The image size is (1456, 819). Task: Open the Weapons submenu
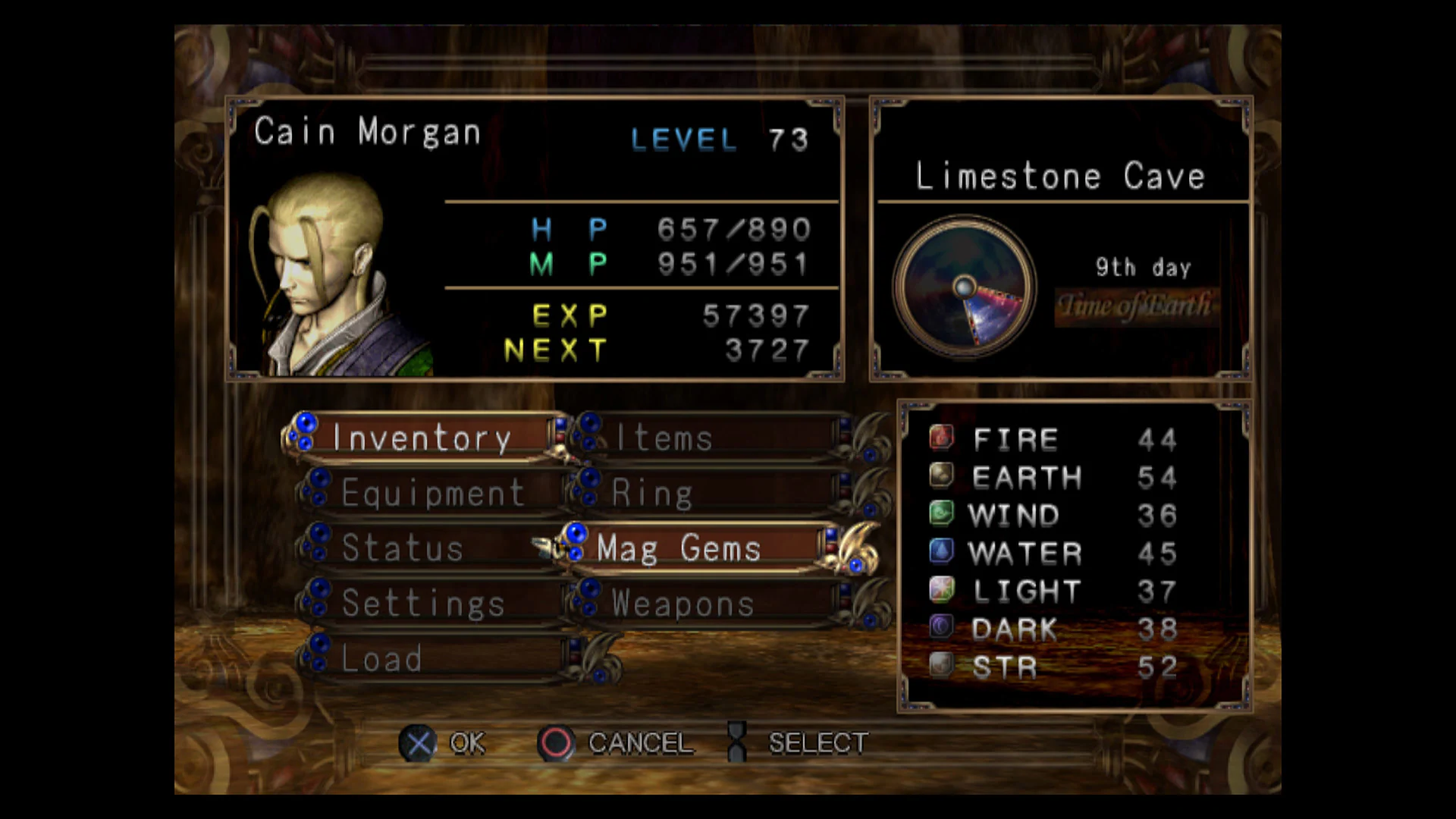point(679,603)
